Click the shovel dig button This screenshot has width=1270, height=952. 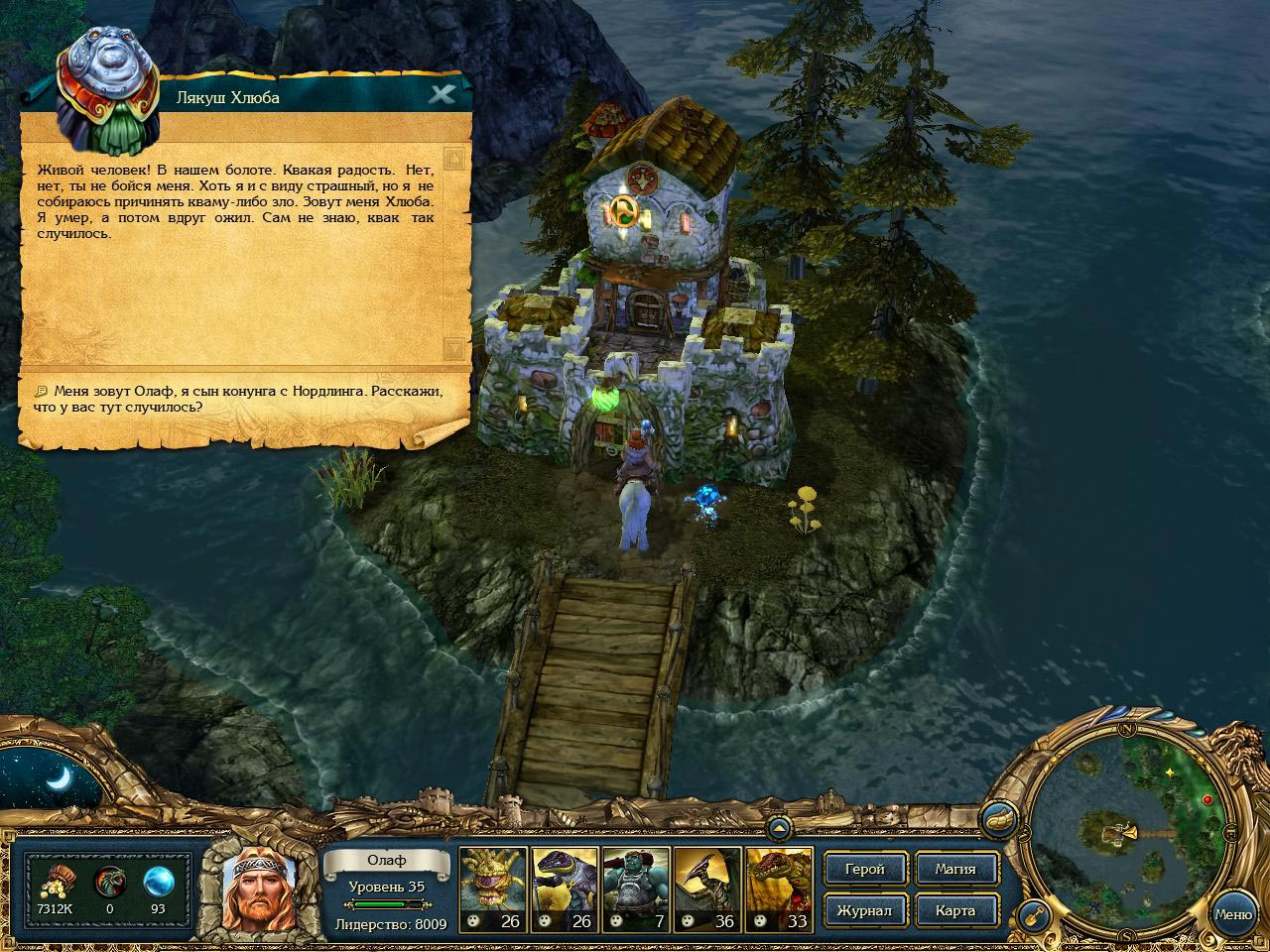click(x=1035, y=913)
